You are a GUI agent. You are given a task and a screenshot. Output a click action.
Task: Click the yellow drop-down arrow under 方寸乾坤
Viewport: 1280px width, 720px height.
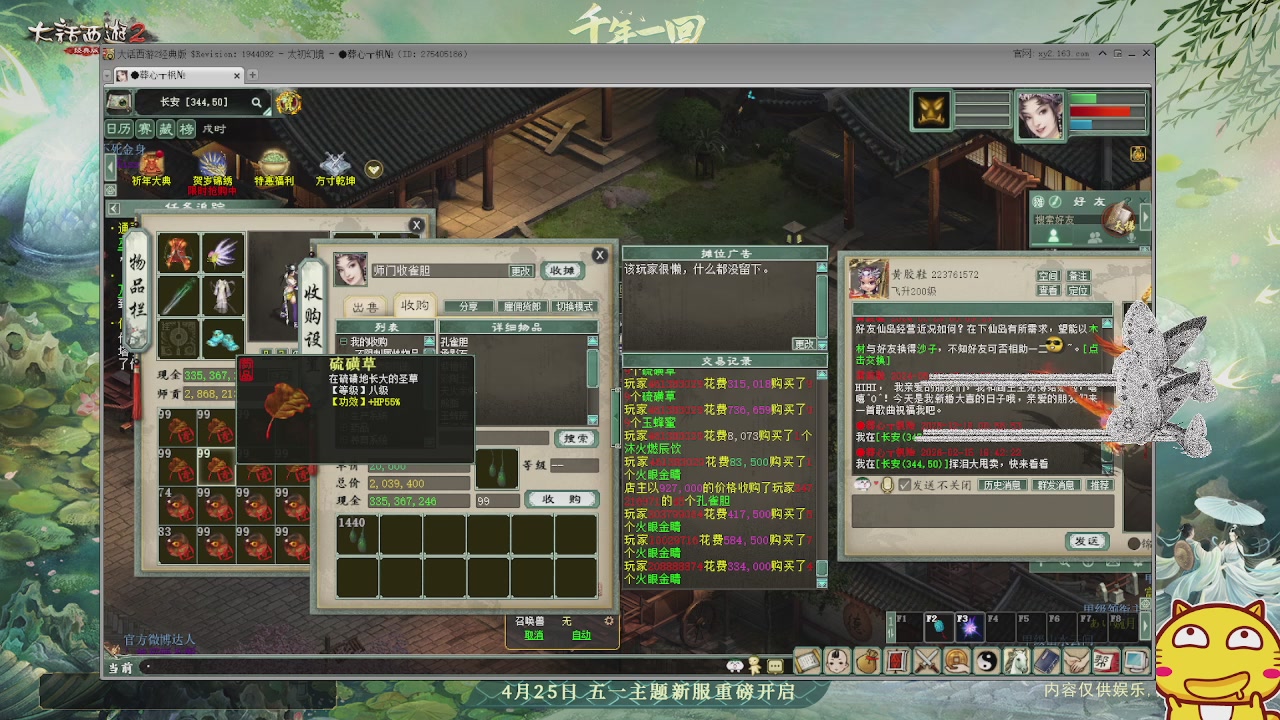[373, 170]
